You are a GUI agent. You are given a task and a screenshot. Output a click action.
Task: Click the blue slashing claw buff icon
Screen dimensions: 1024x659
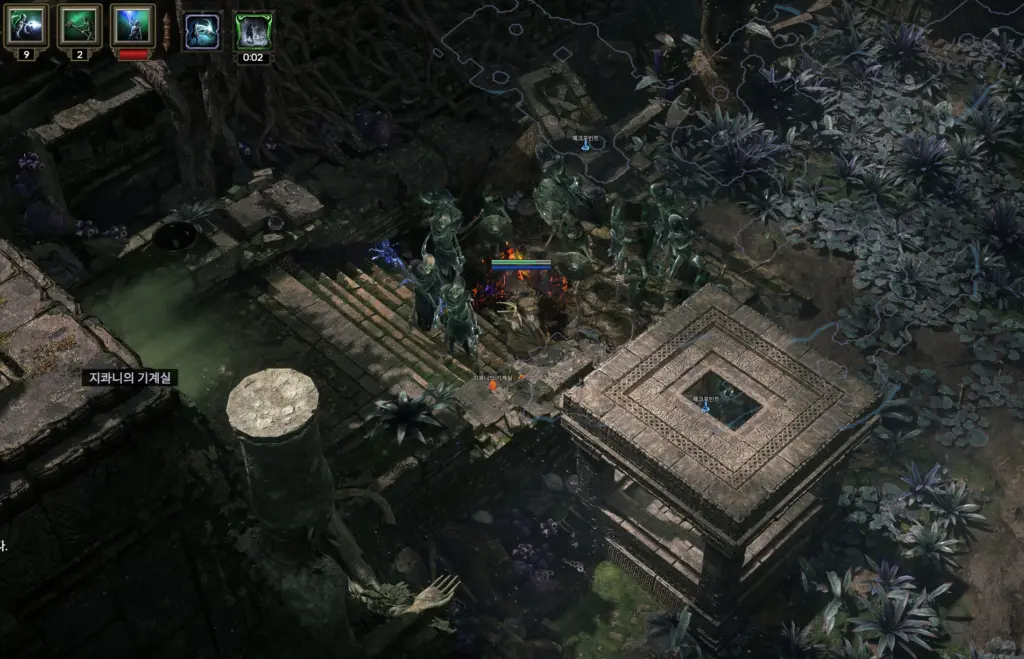[202, 31]
